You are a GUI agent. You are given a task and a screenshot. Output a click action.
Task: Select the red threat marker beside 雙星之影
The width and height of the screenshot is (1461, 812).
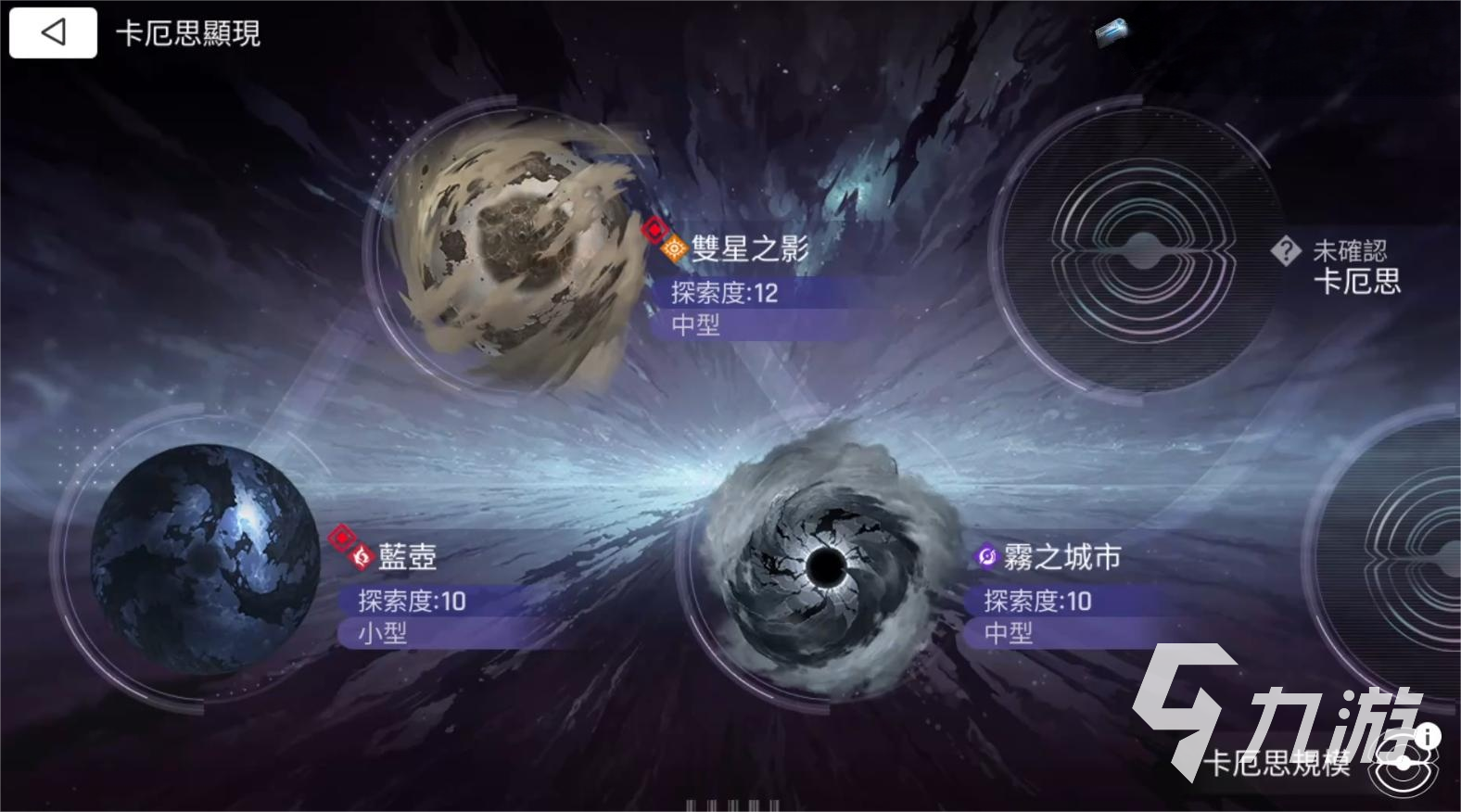click(657, 228)
